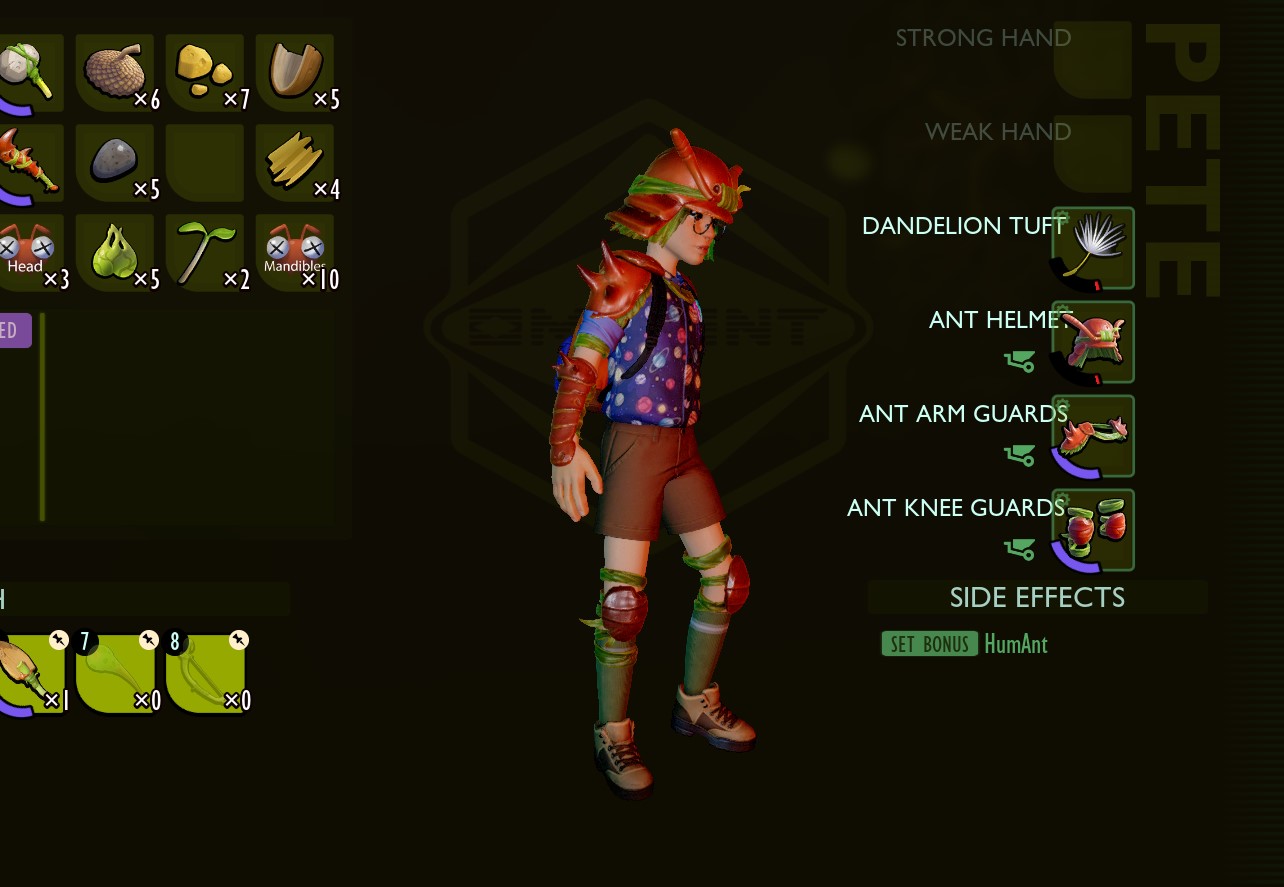This screenshot has width=1284, height=887.
Task: Select the equipped Ant Arm Guards icon
Action: point(1093,435)
